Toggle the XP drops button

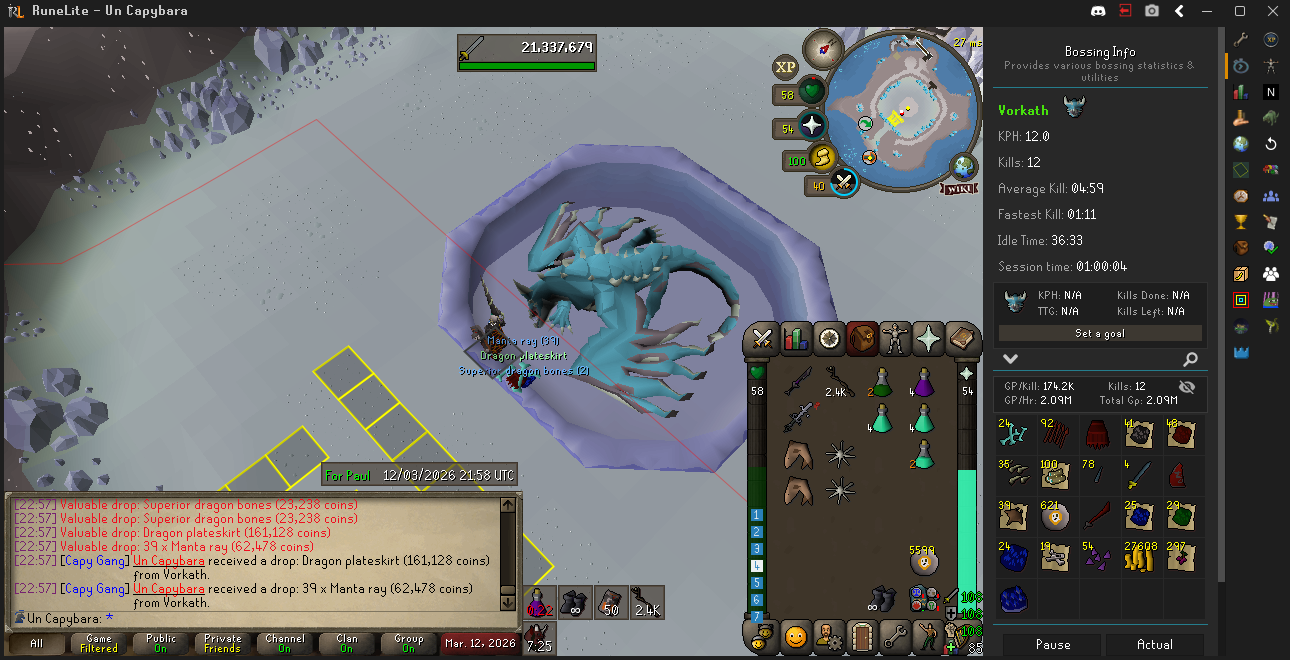click(786, 67)
